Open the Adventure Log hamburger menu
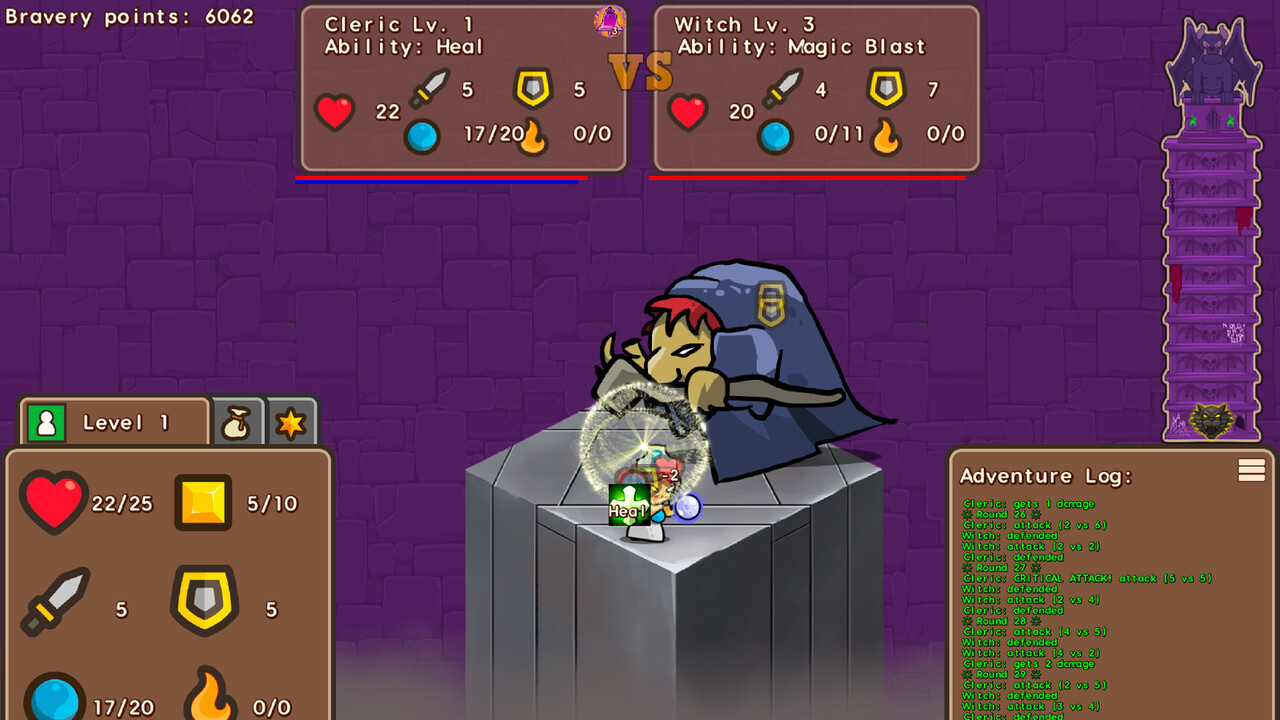This screenshot has height=720, width=1280. pos(1251,470)
